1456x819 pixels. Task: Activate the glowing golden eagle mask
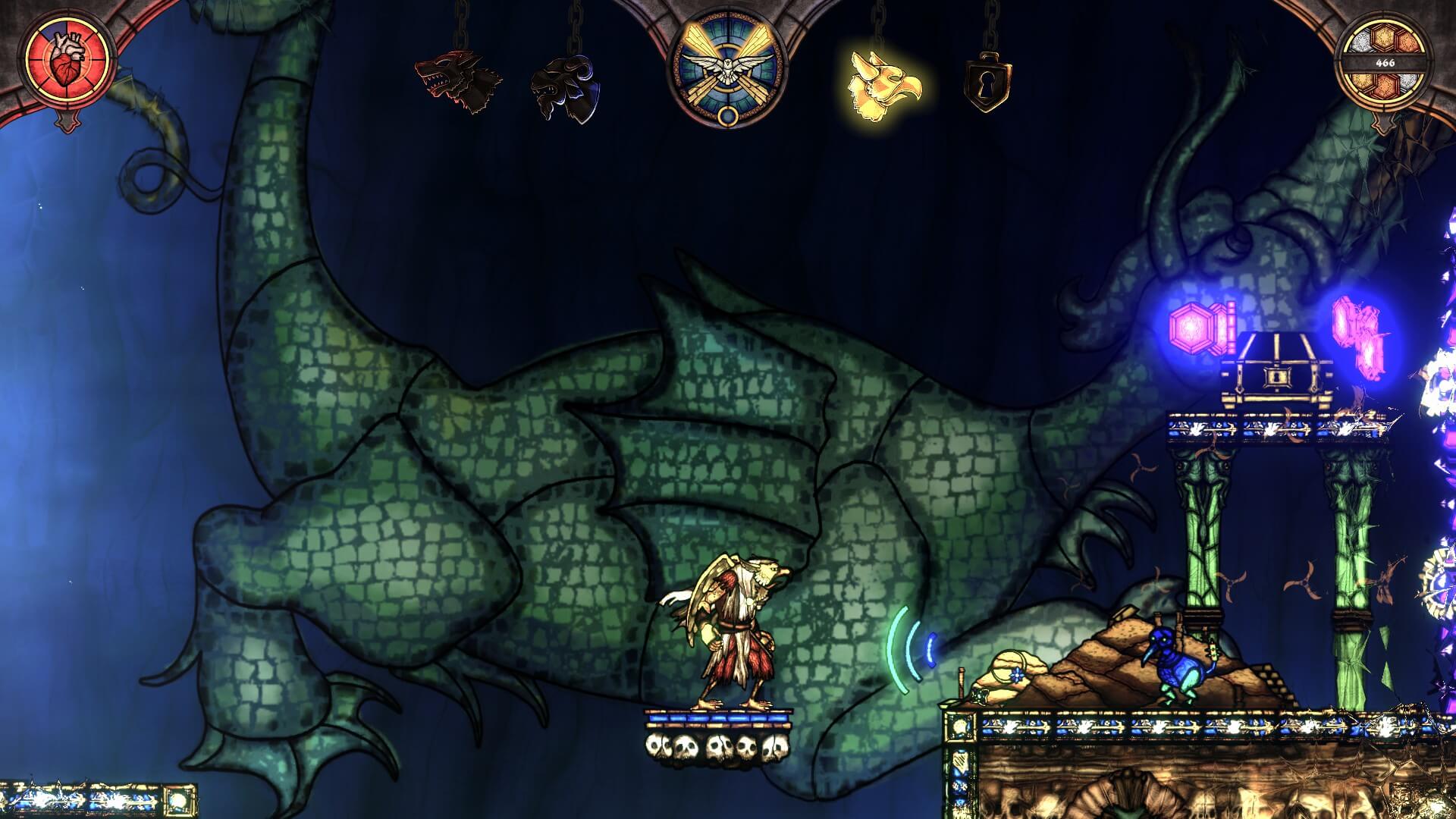[884, 83]
